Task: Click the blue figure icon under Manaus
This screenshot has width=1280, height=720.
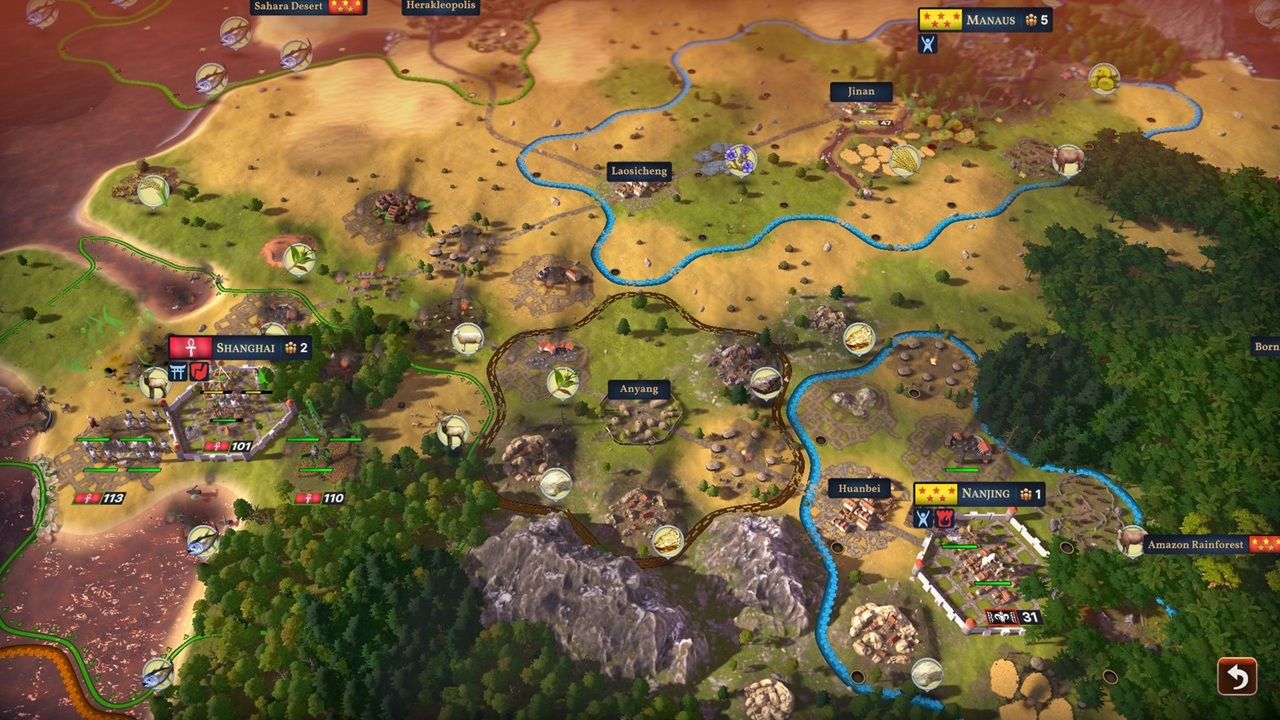Action: coord(928,43)
